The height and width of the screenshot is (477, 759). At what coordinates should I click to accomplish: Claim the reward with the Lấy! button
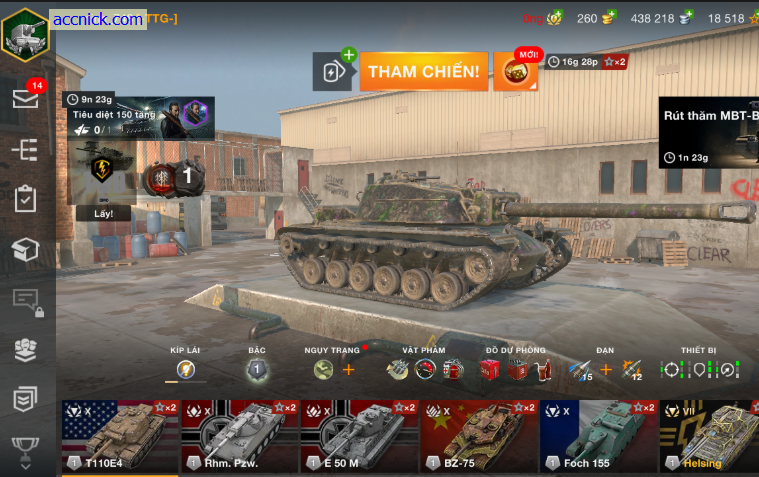click(104, 213)
